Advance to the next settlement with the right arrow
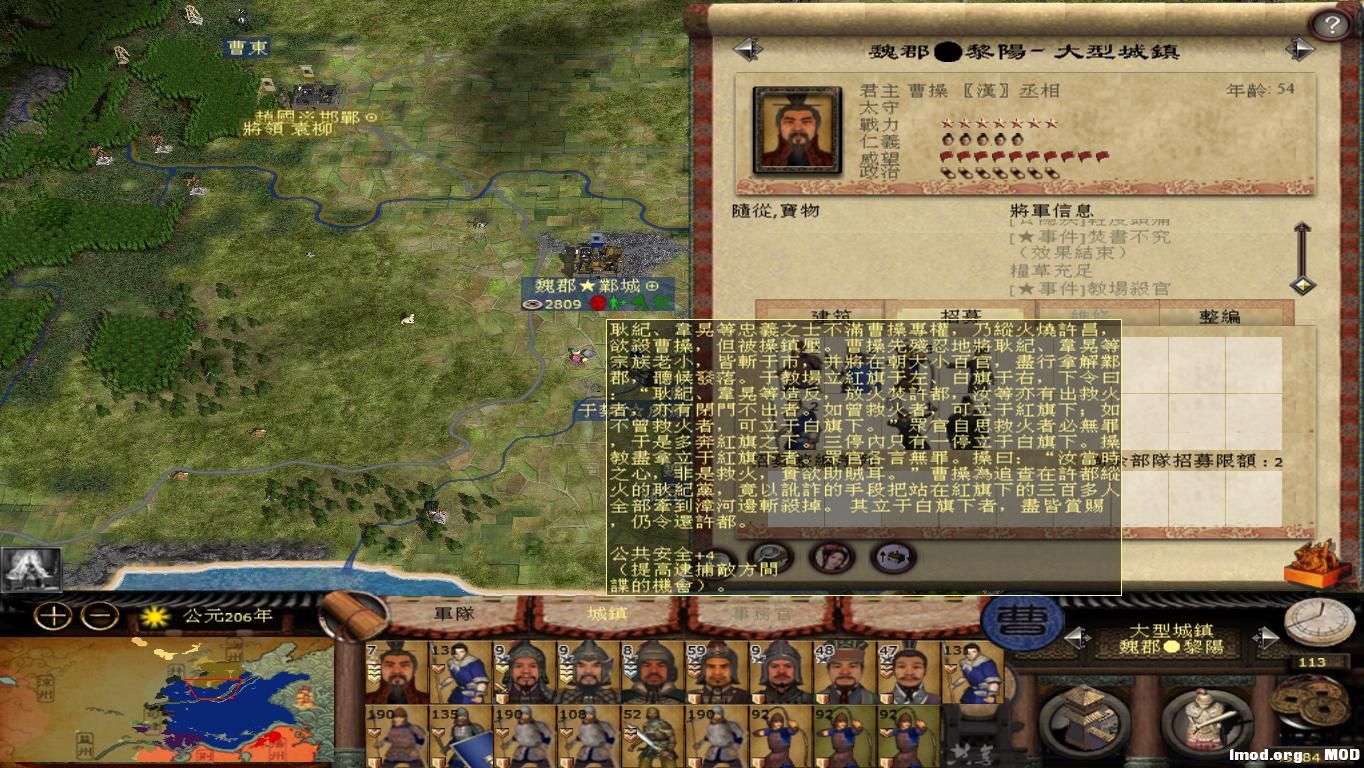 pos(1265,638)
